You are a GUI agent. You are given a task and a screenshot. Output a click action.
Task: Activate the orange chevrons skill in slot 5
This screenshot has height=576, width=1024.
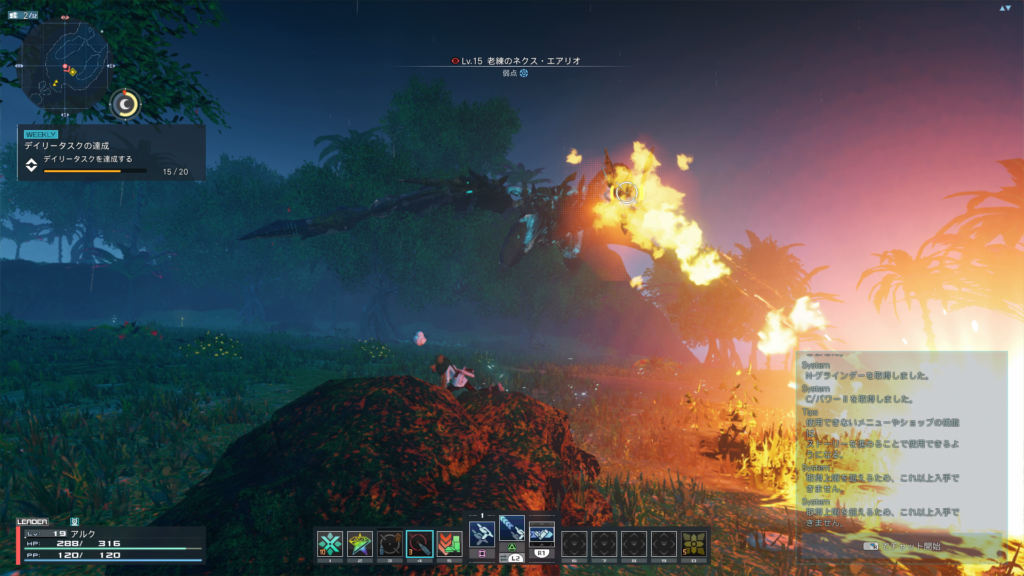click(x=450, y=543)
